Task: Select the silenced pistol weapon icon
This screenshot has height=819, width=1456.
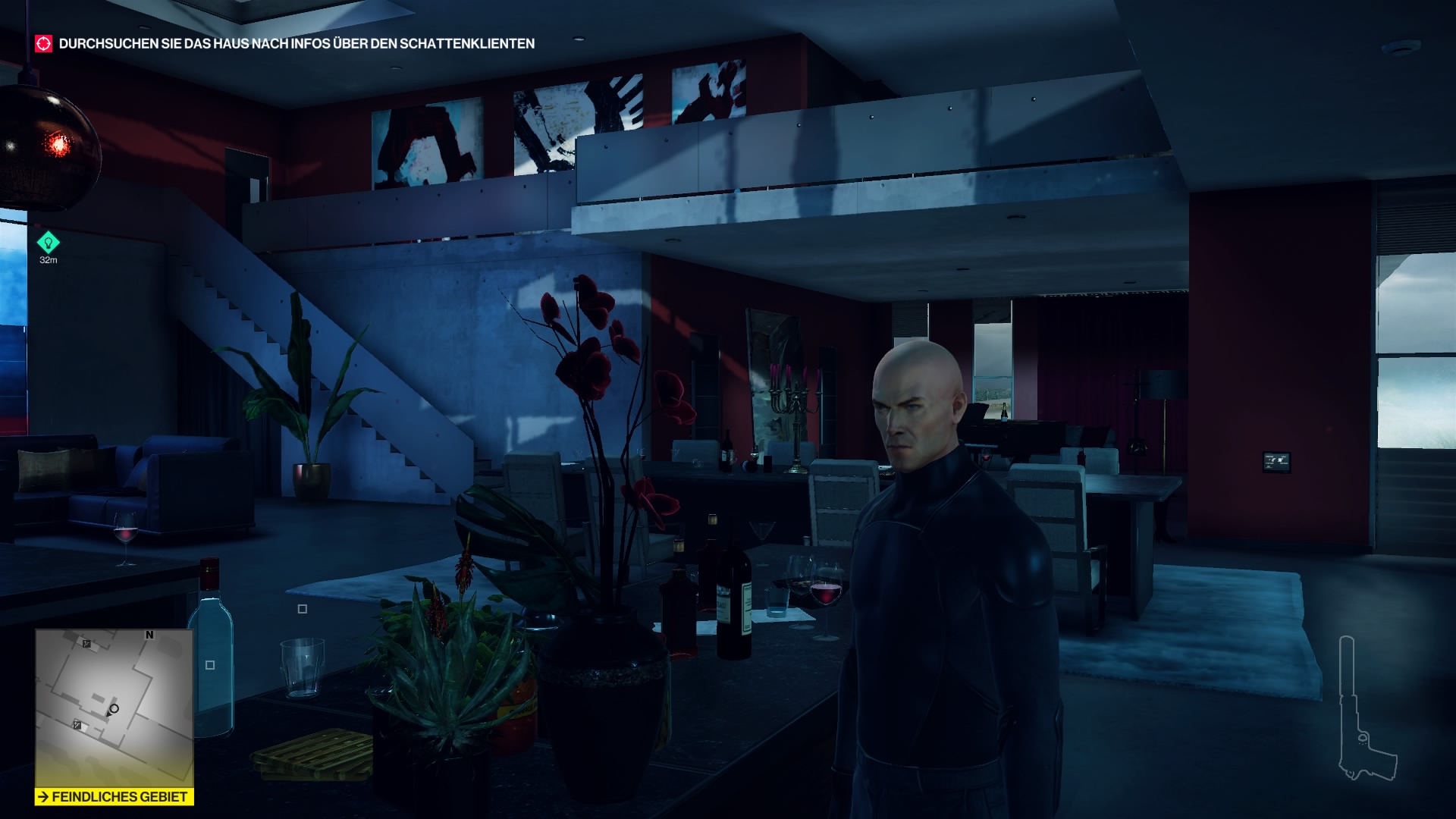Action: [1361, 710]
